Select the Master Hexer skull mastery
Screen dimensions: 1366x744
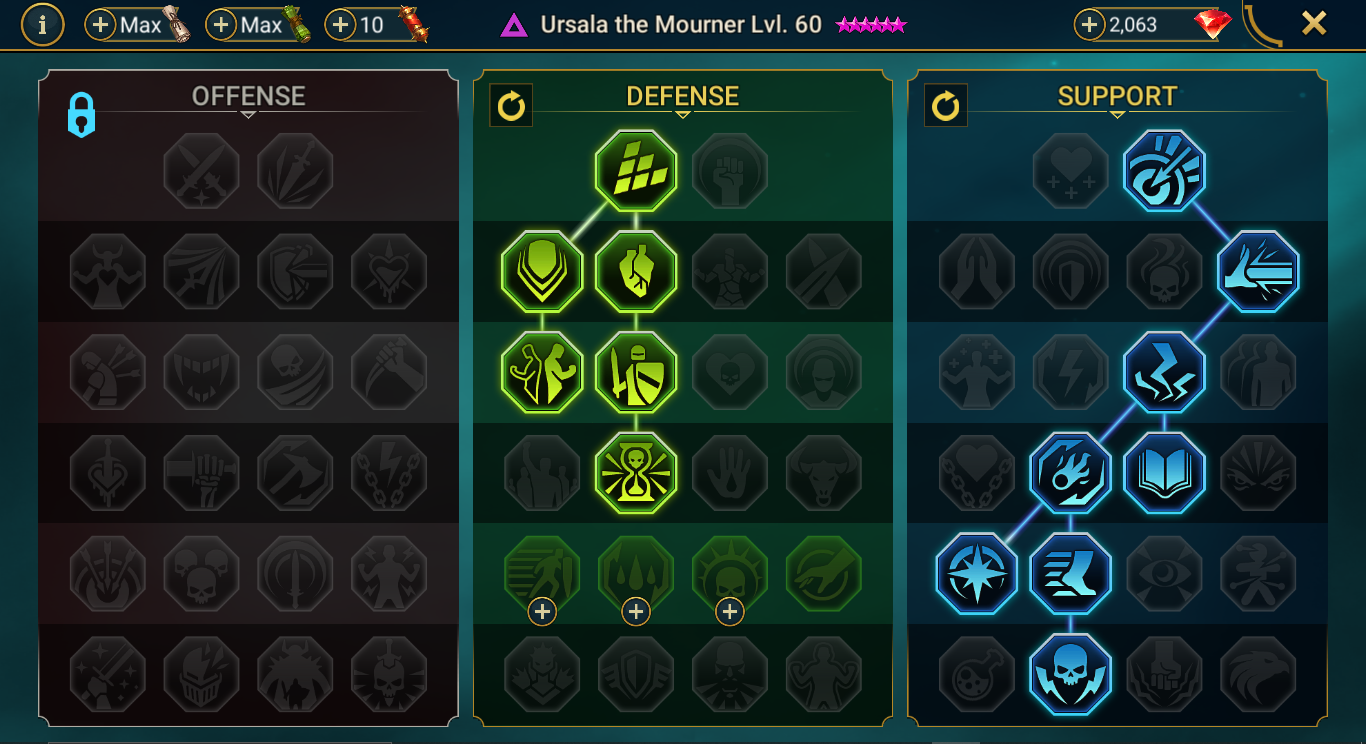(1070, 674)
